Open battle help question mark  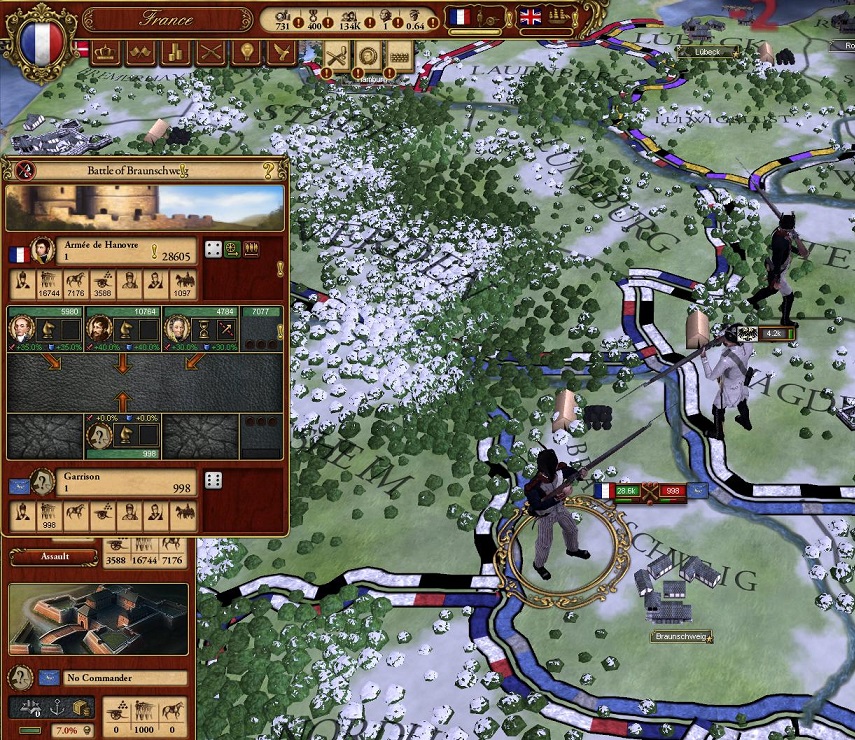pos(268,170)
